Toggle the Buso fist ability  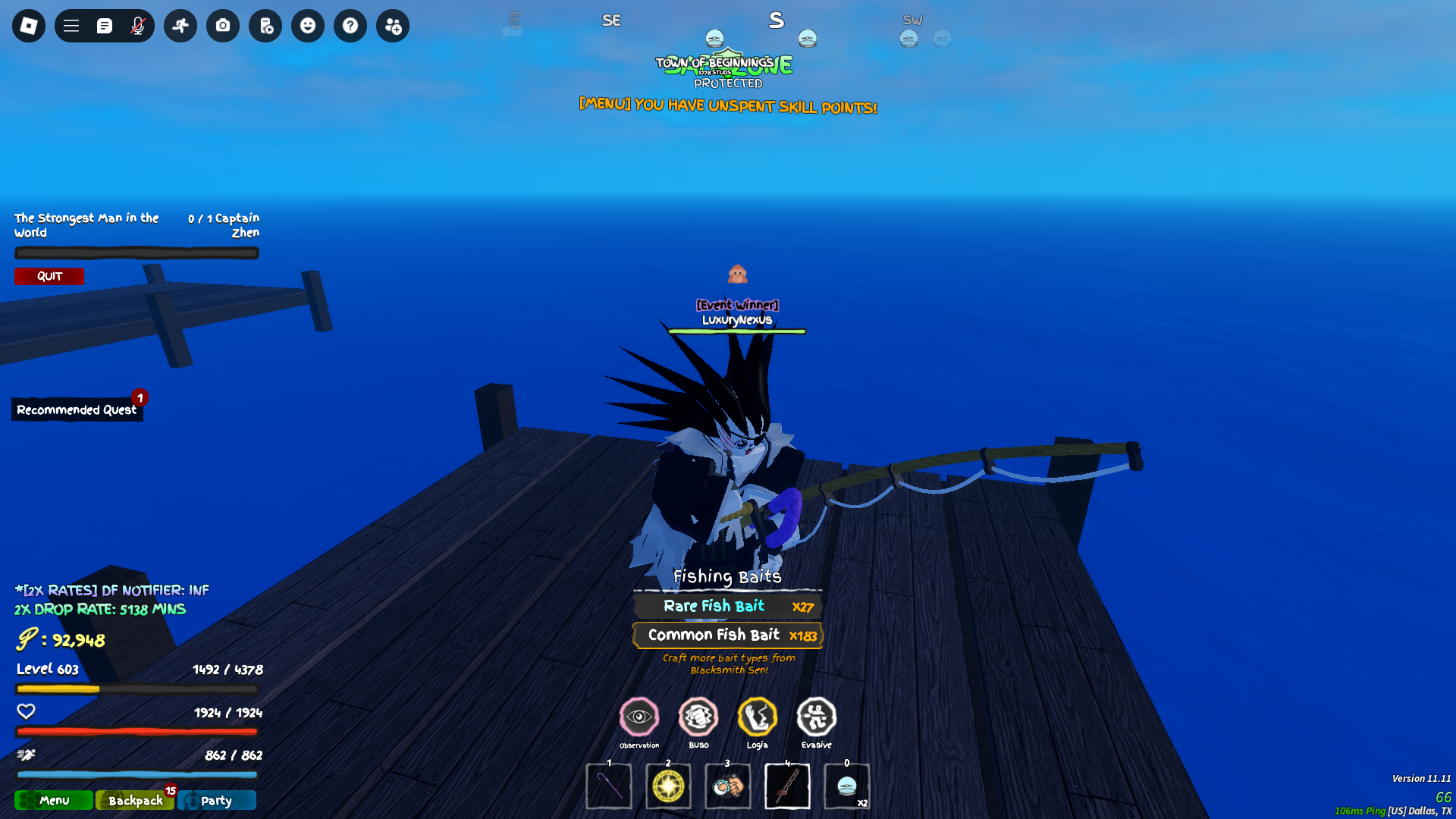coord(698,717)
